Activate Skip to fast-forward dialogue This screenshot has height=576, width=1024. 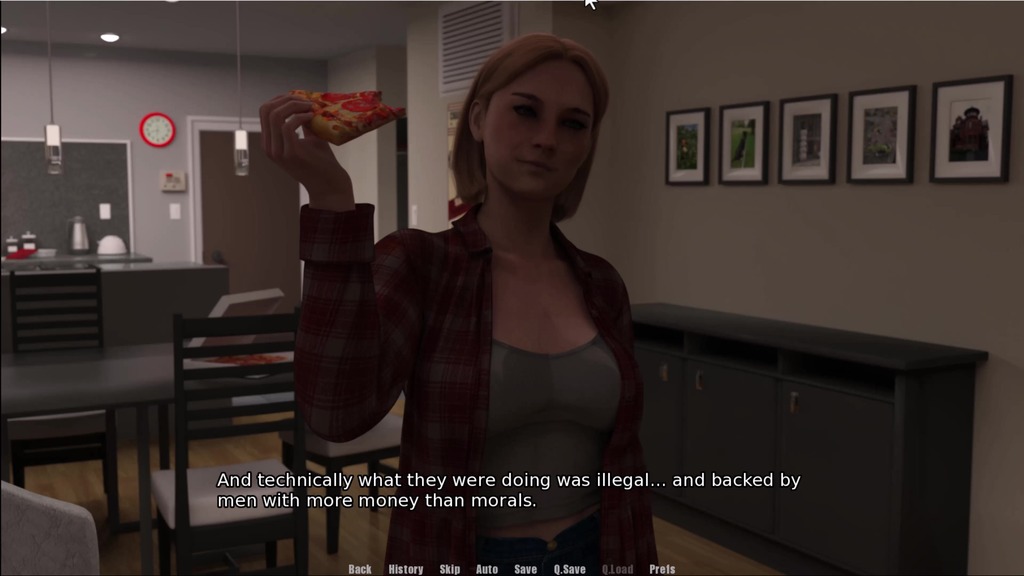(x=450, y=569)
